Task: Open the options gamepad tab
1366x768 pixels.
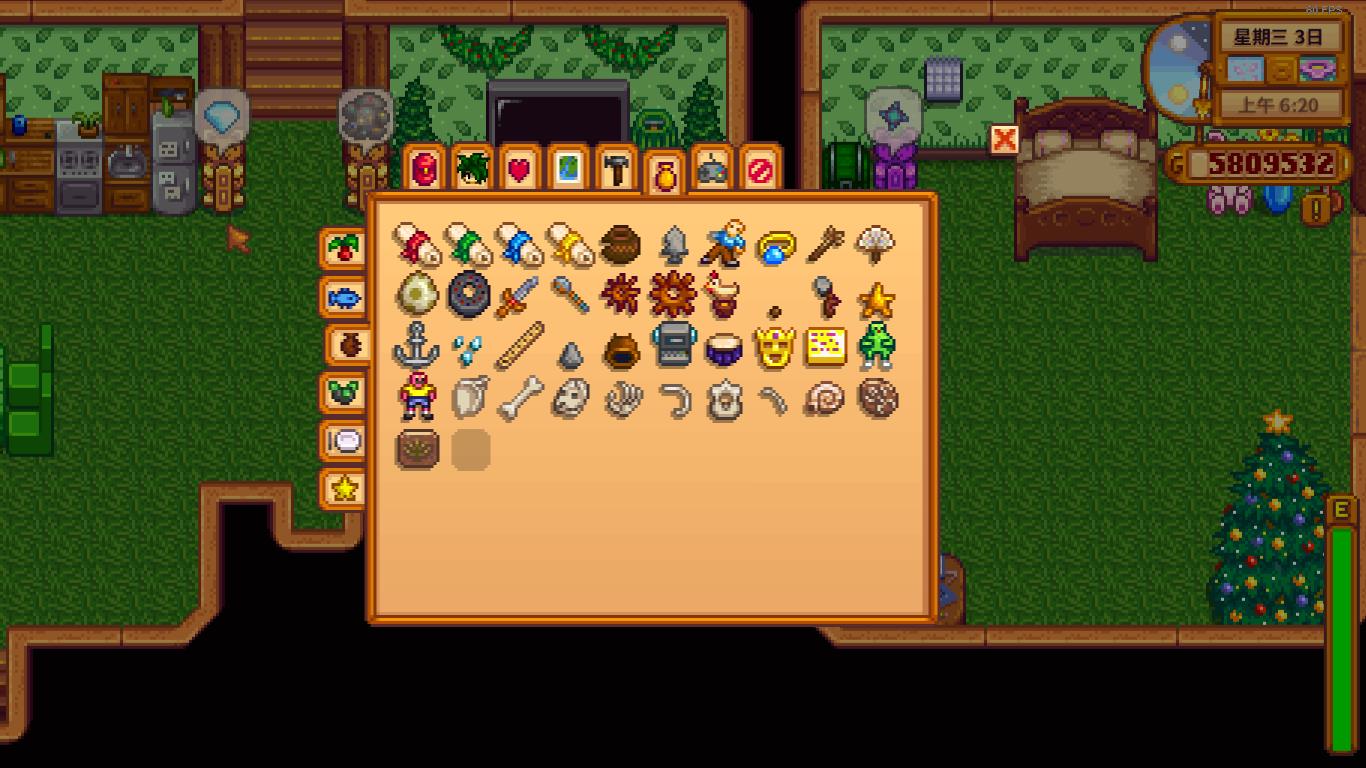Action: [711, 169]
